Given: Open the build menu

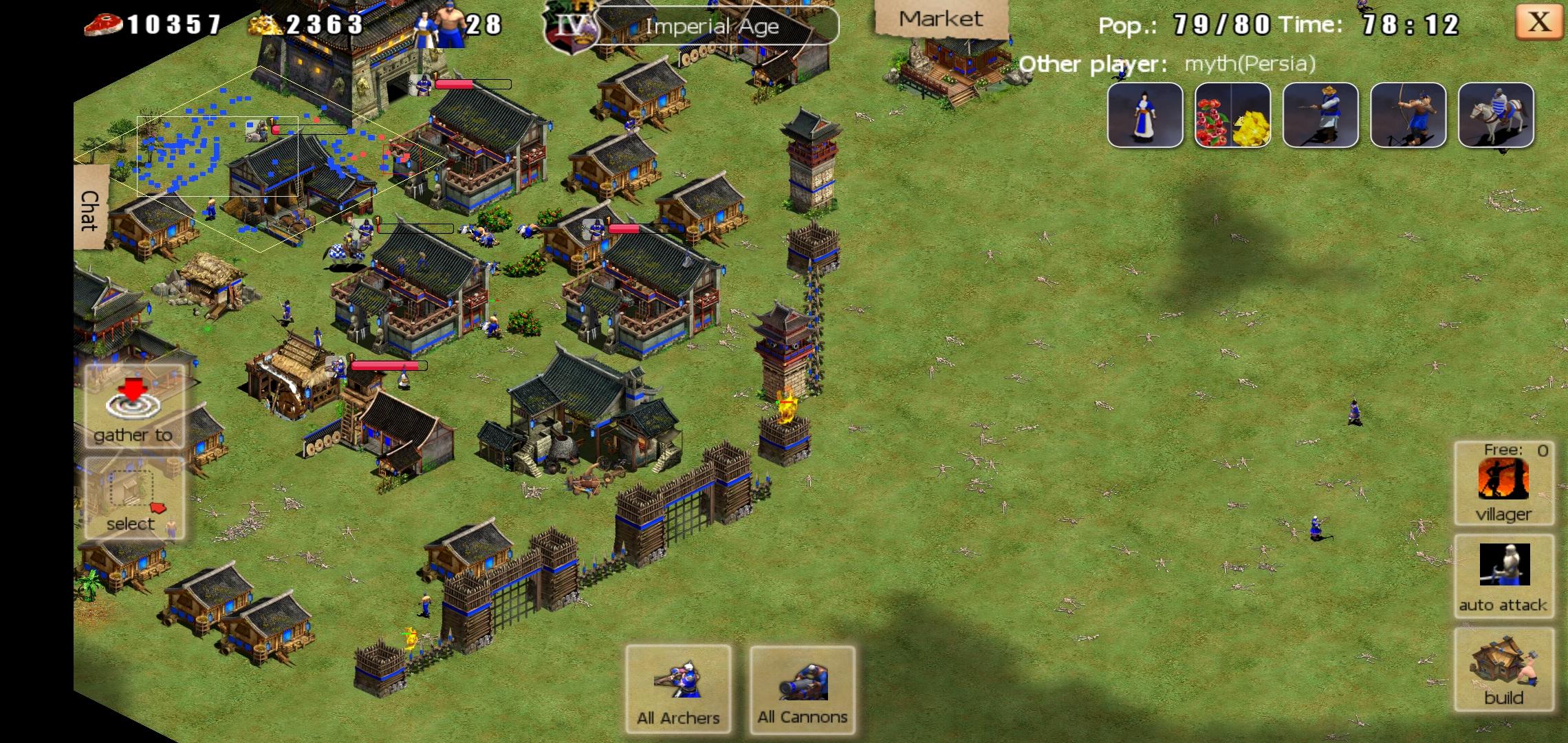Looking at the screenshot, I should [1503, 669].
